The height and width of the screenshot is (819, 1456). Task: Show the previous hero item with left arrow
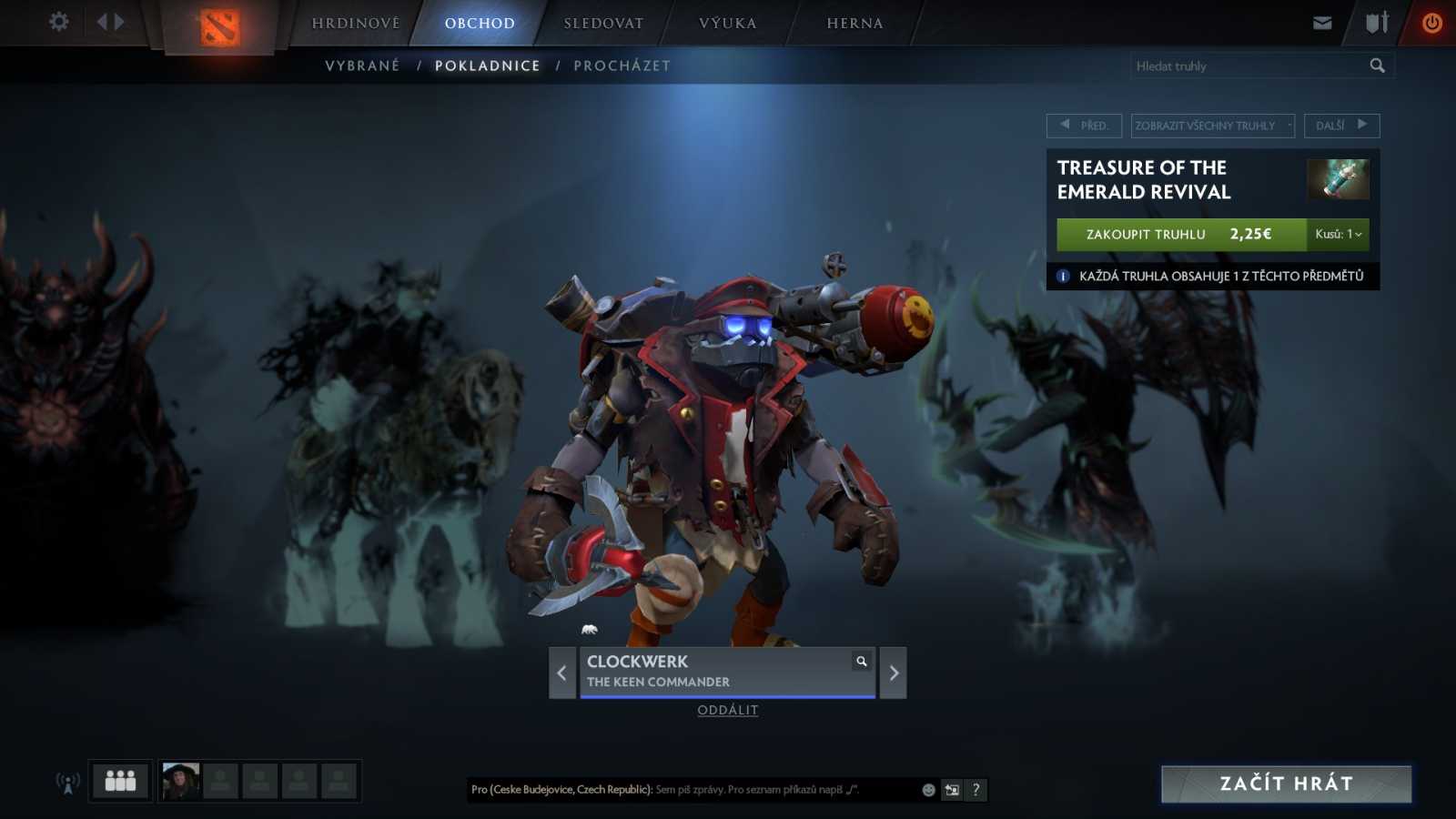(x=561, y=673)
